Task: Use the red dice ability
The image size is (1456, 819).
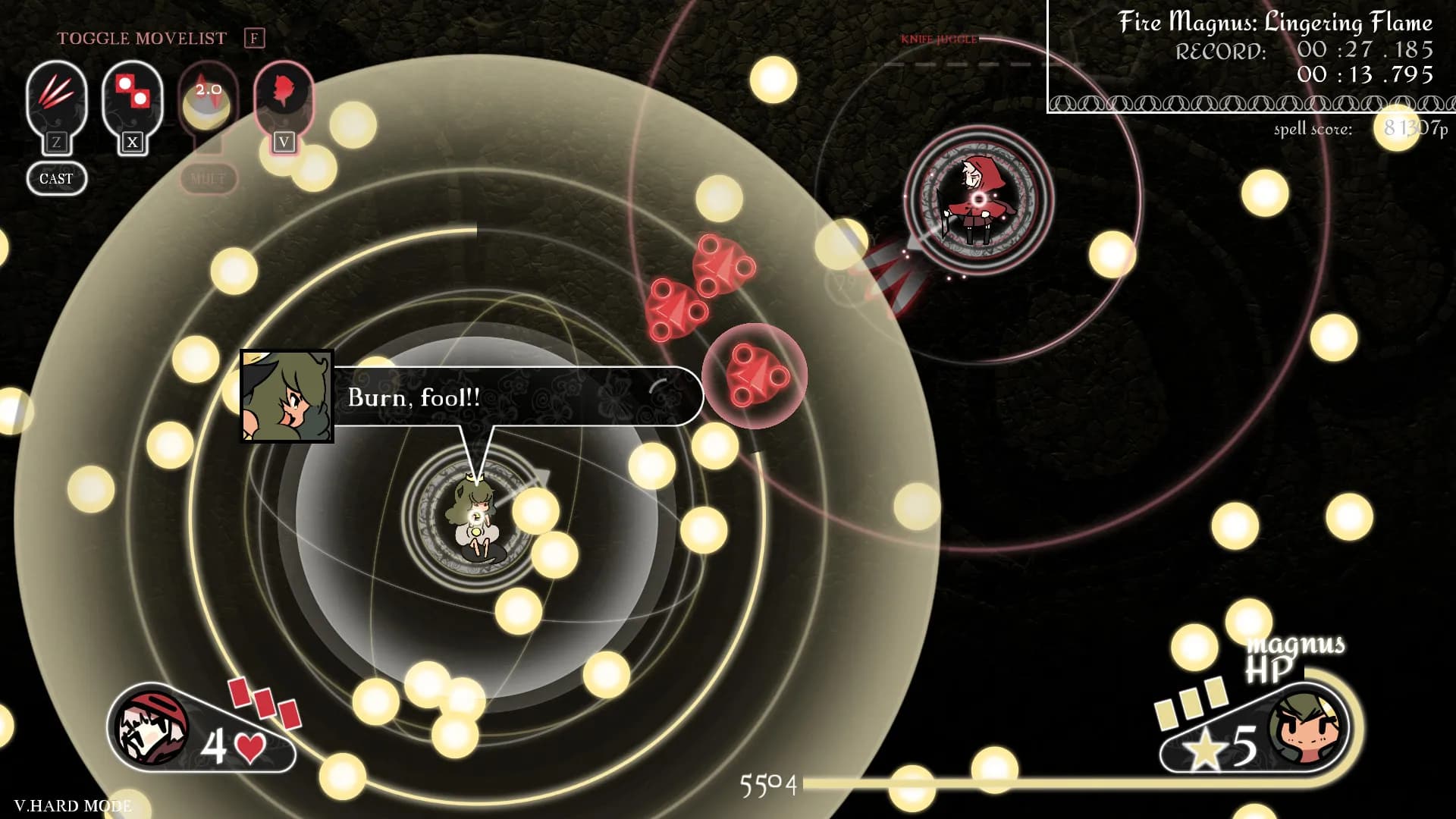Action: [x=132, y=99]
